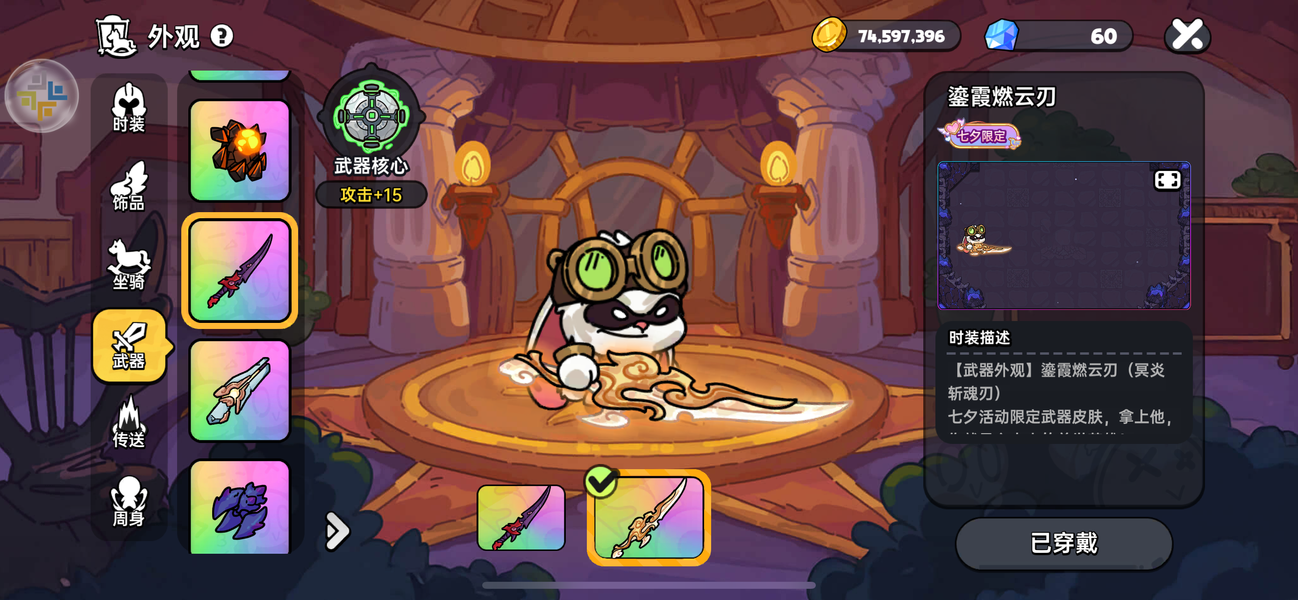
Task: Select the 武器 weapon tab
Action: [129, 345]
